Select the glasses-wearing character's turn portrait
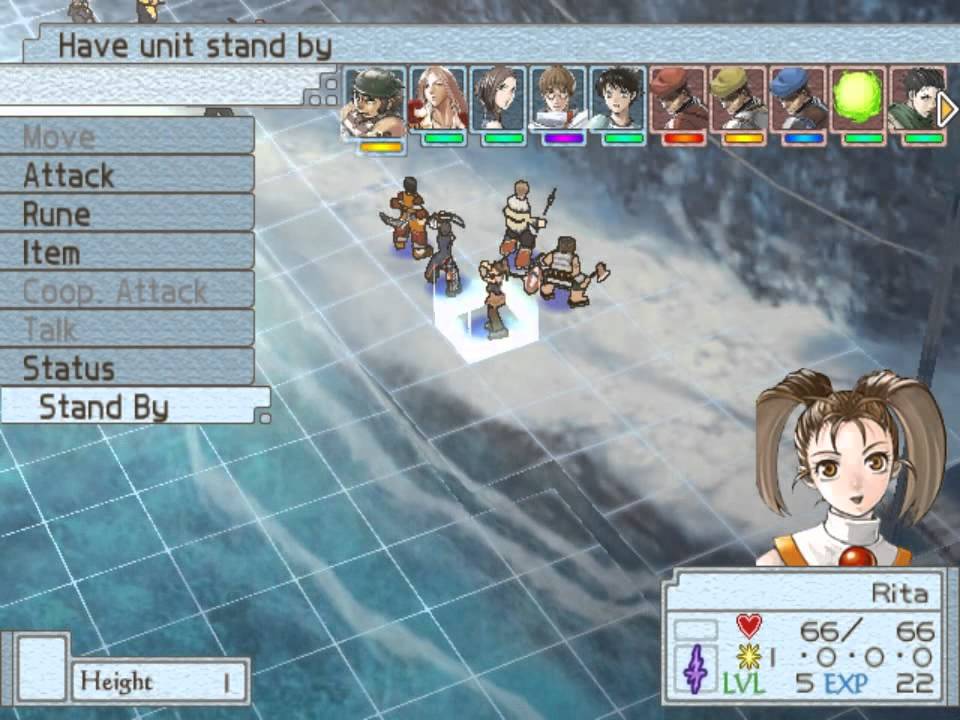960x720 pixels. pyautogui.click(x=558, y=100)
